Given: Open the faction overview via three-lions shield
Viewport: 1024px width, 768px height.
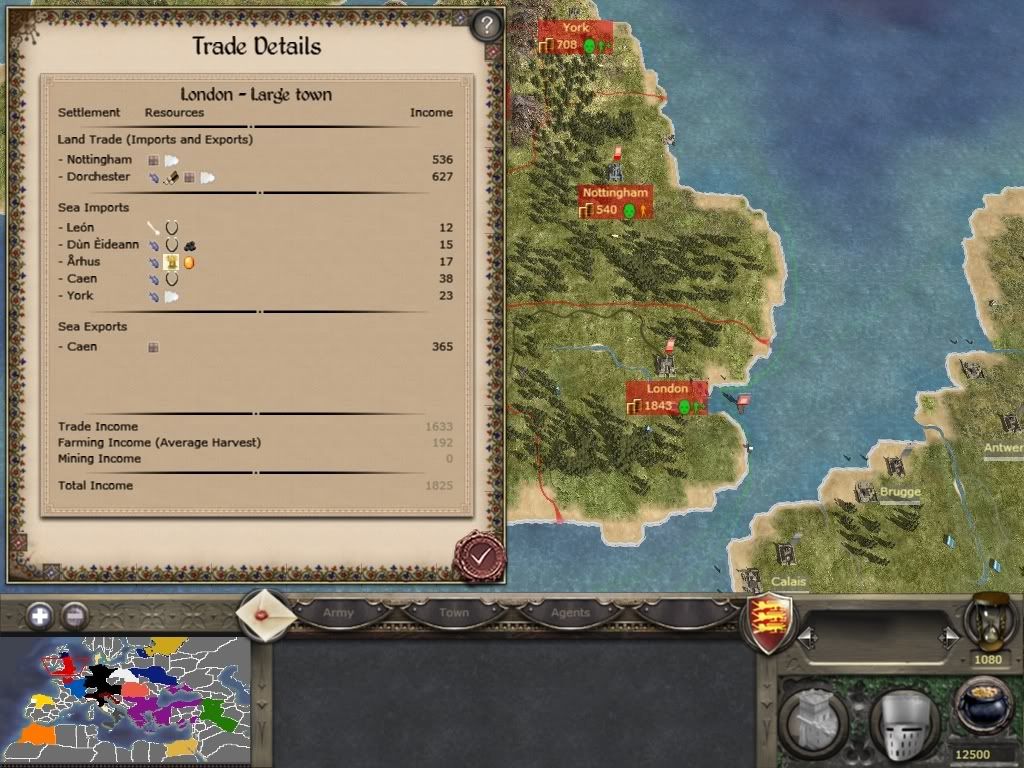Looking at the screenshot, I should (x=770, y=620).
